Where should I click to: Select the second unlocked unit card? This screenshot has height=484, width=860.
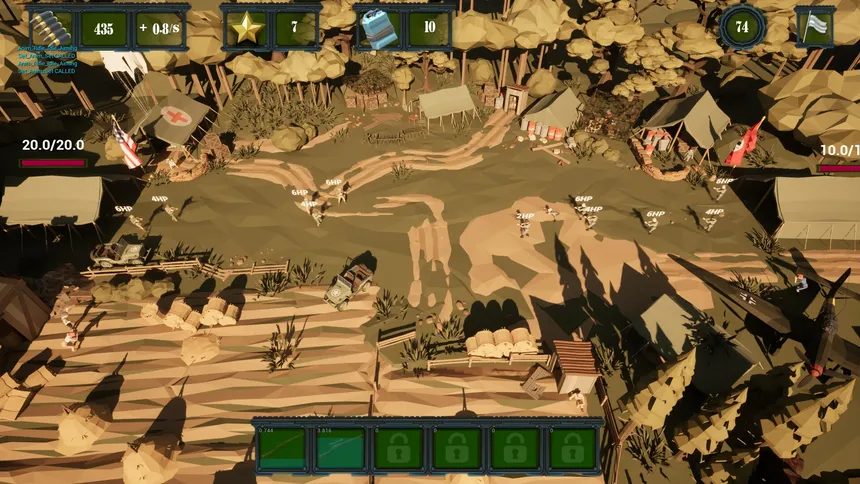[x=340, y=449]
